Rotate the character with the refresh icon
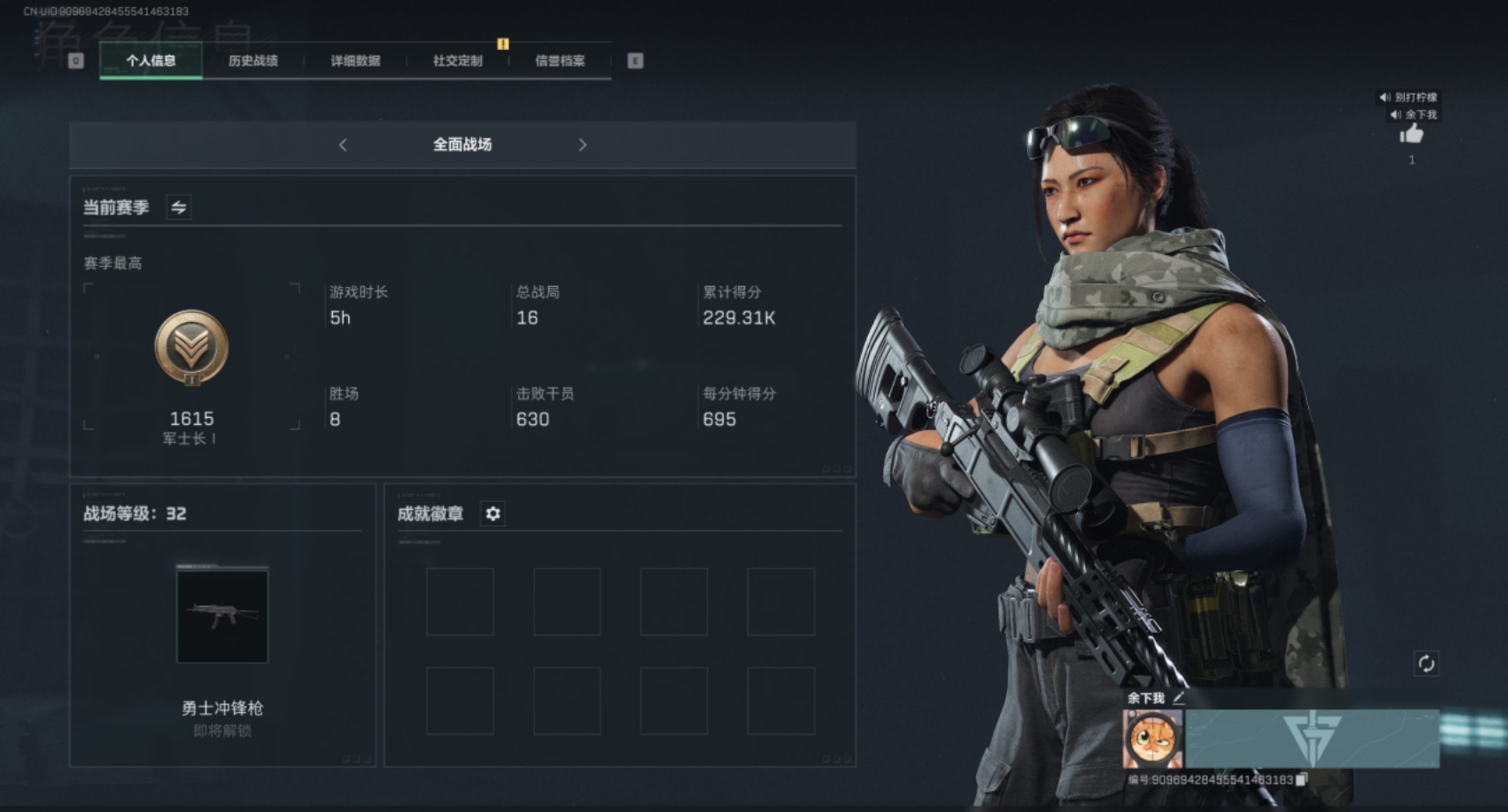The height and width of the screenshot is (812, 1508). tap(1426, 664)
